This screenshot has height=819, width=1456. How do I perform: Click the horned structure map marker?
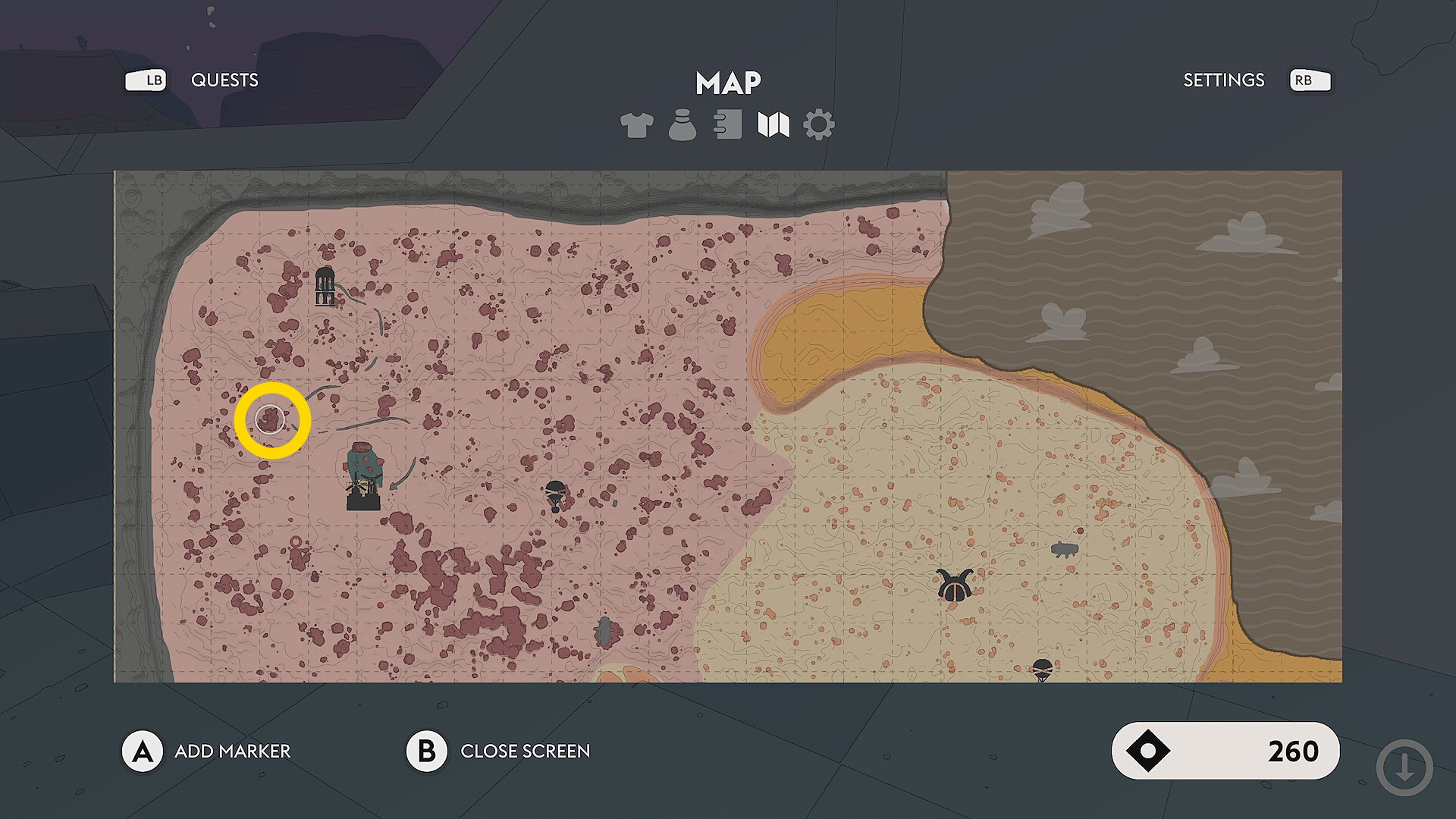tap(955, 585)
